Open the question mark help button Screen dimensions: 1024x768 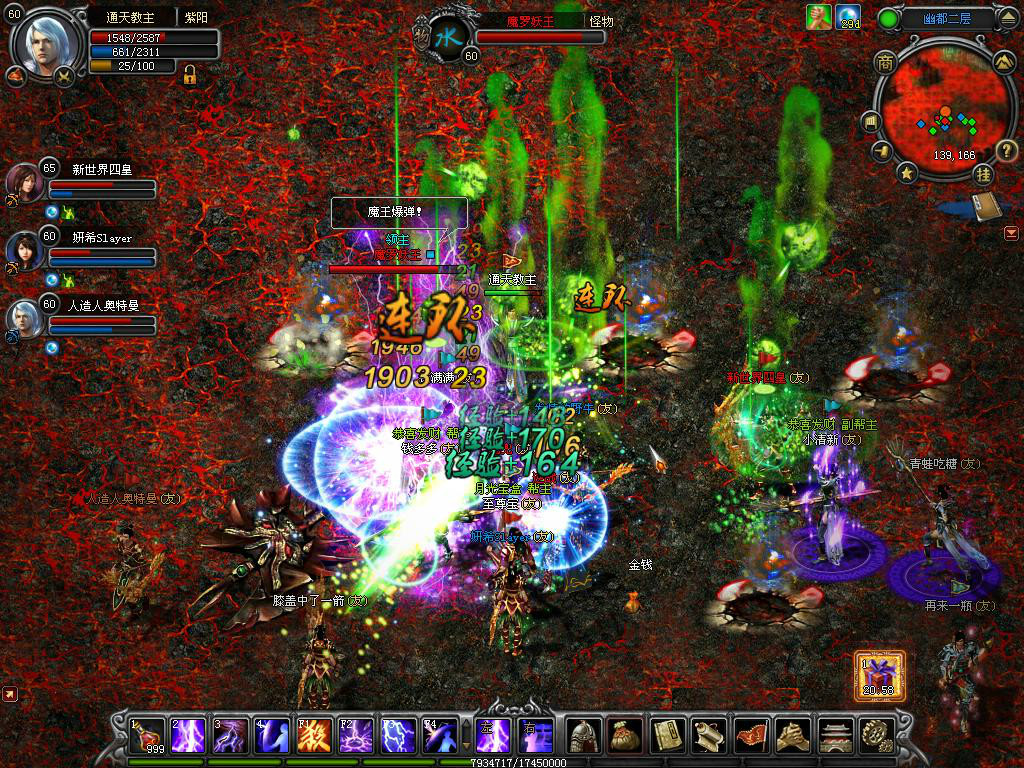coord(1006,151)
